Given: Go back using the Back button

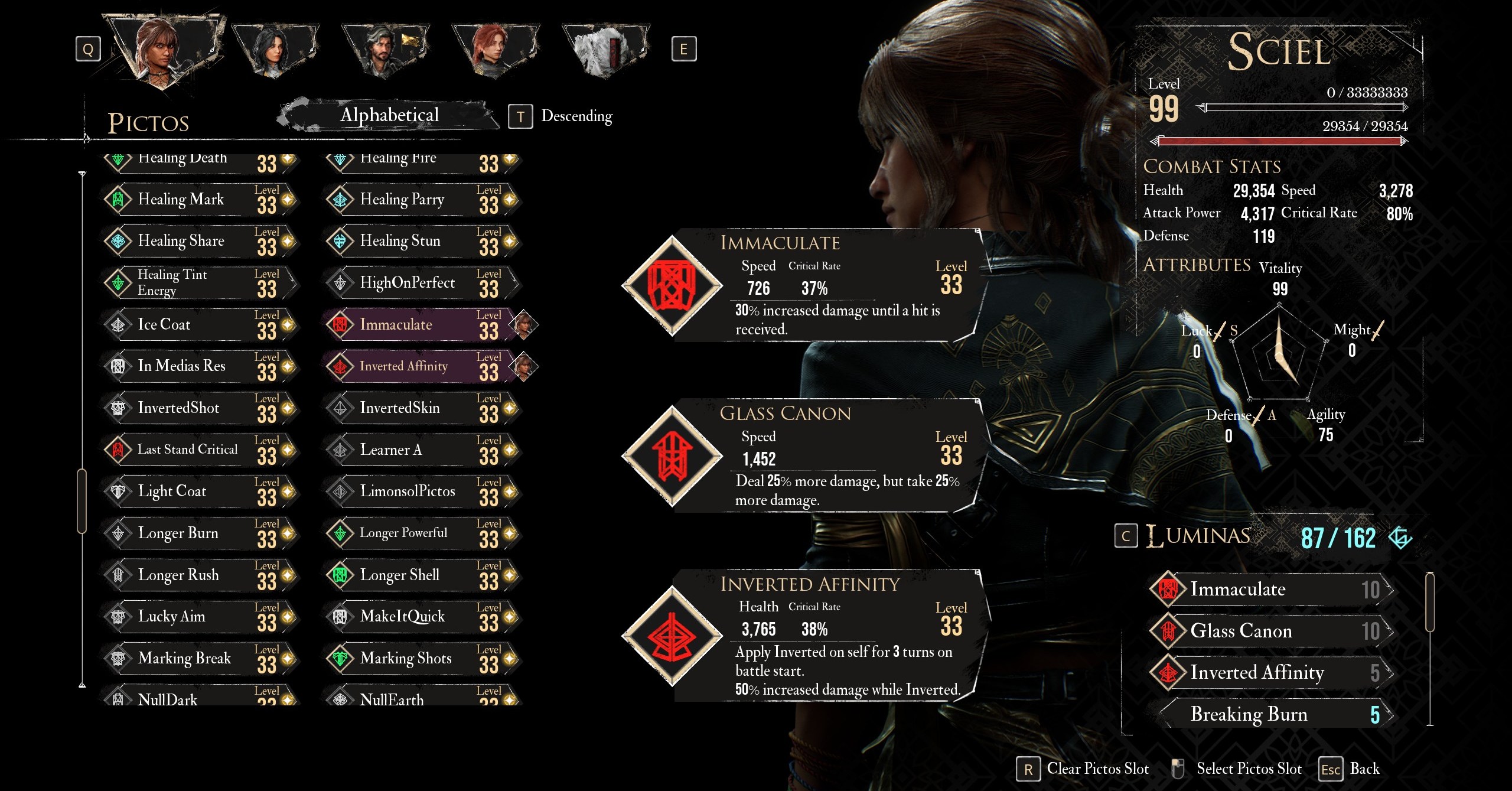Looking at the screenshot, I should click(1350, 769).
